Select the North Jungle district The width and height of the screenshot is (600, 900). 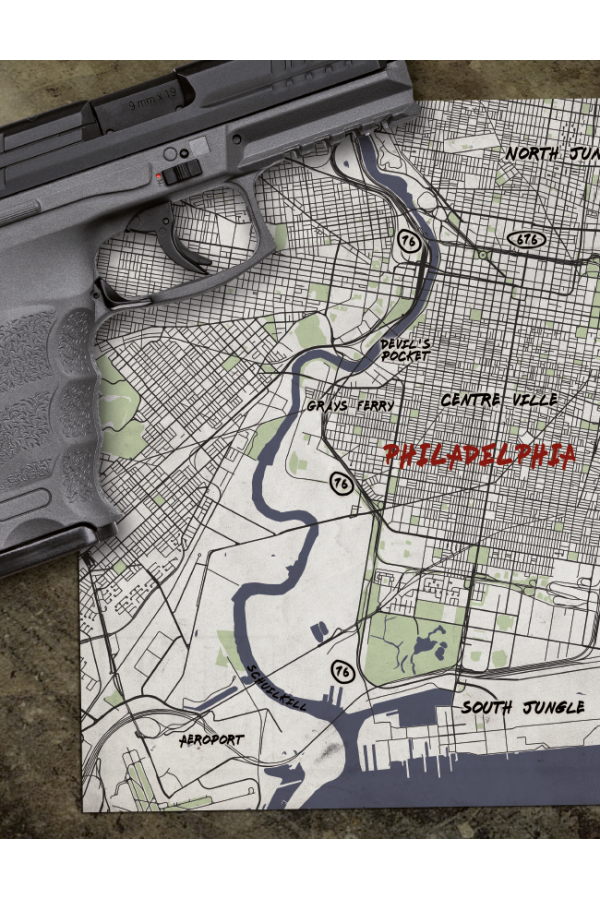click(552, 153)
